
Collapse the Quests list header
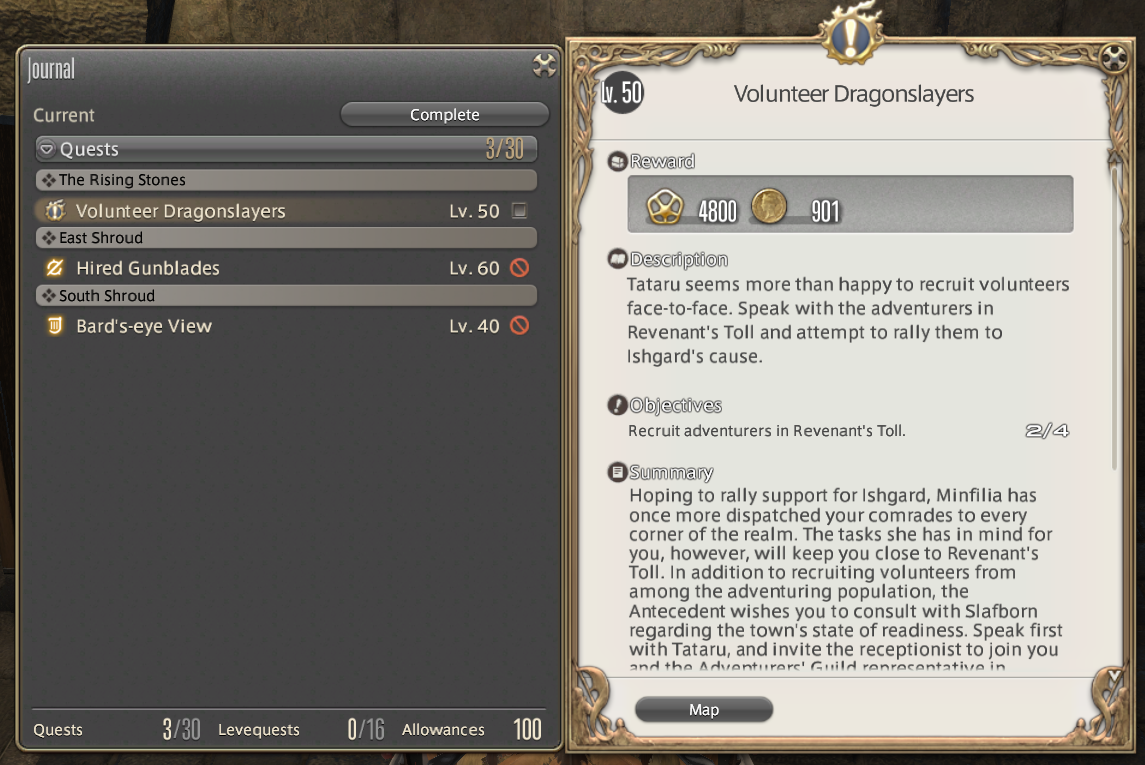tap(47, 150)
